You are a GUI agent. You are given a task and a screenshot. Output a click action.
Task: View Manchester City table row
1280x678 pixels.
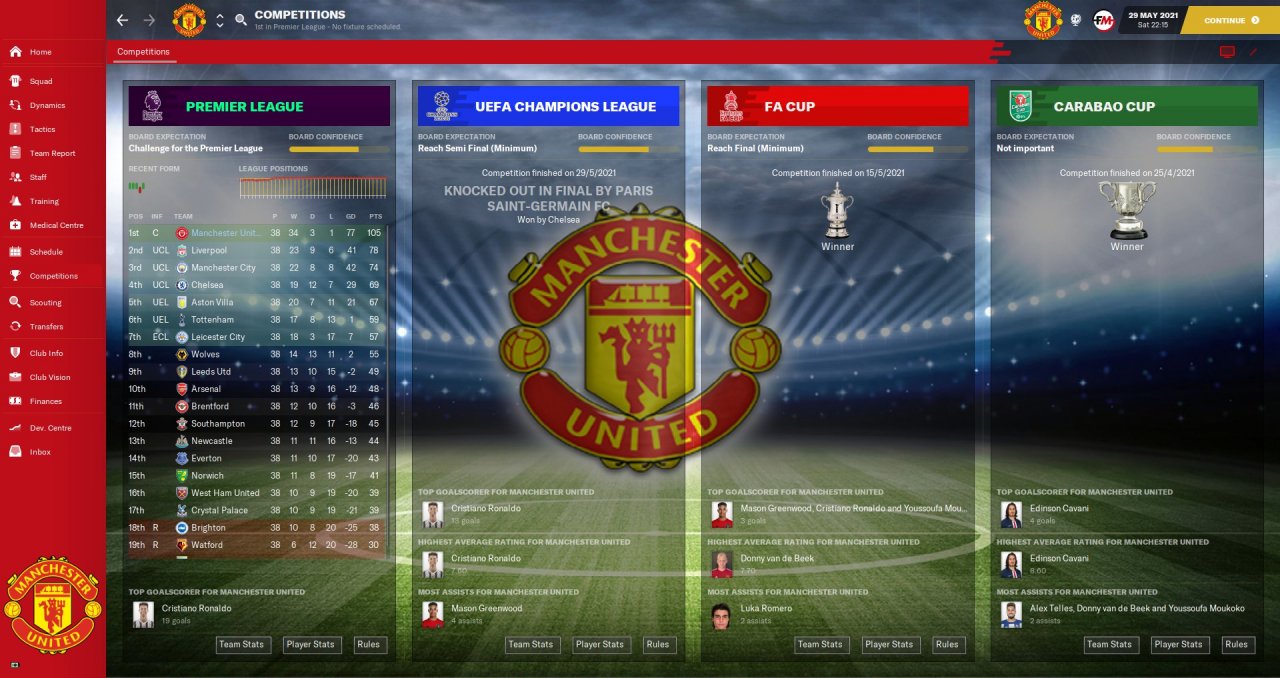pos(223,268)
